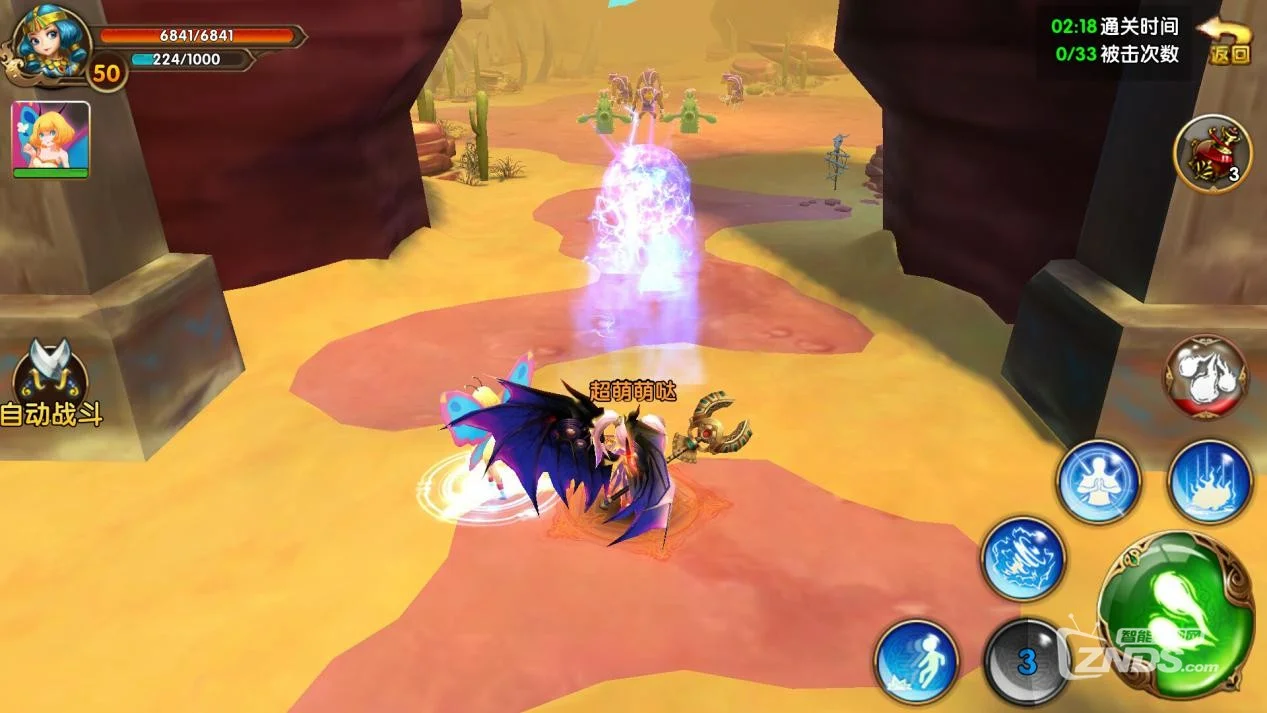Image resolution: width=1267 pixels, height=713 pixels.
Task: Trigger the blue ground eruption skill
Action: [1210, 482]
